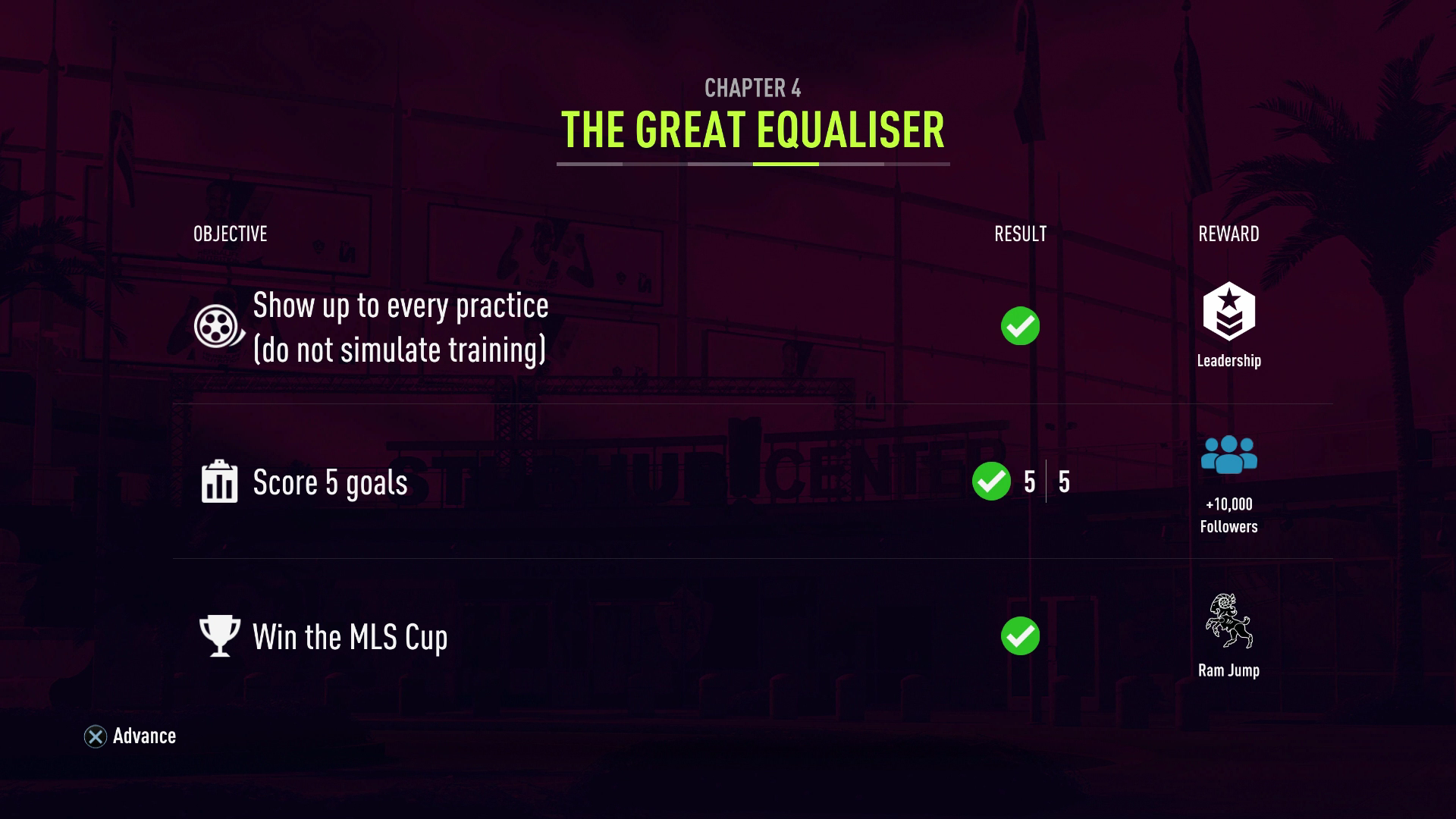This screenshot has width=1456, height=819.
Task: Select the highlighted Chapter 4 progress segment
Action: (785, 161)
